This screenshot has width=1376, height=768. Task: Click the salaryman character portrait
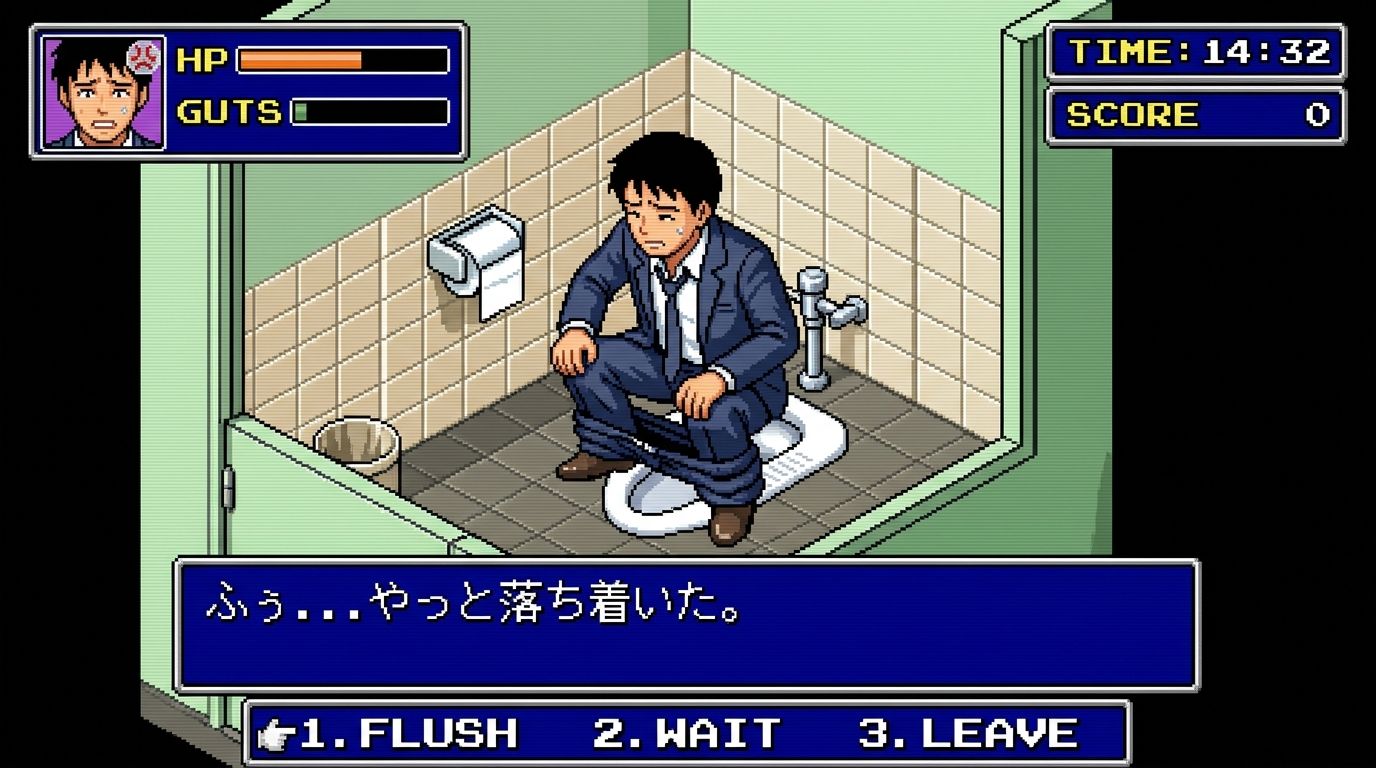103,92
